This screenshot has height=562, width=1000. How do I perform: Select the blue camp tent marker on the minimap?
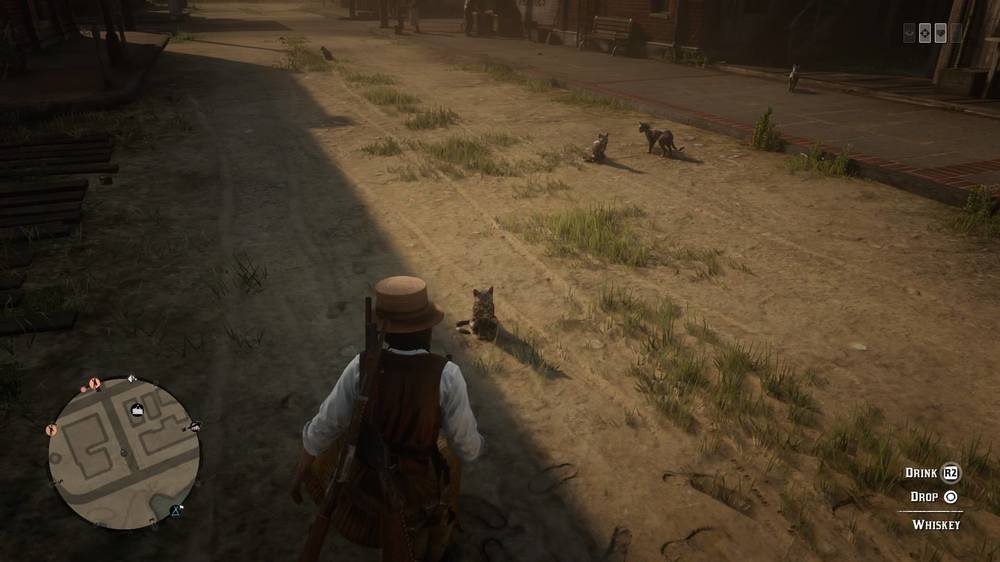click(176, 511)
